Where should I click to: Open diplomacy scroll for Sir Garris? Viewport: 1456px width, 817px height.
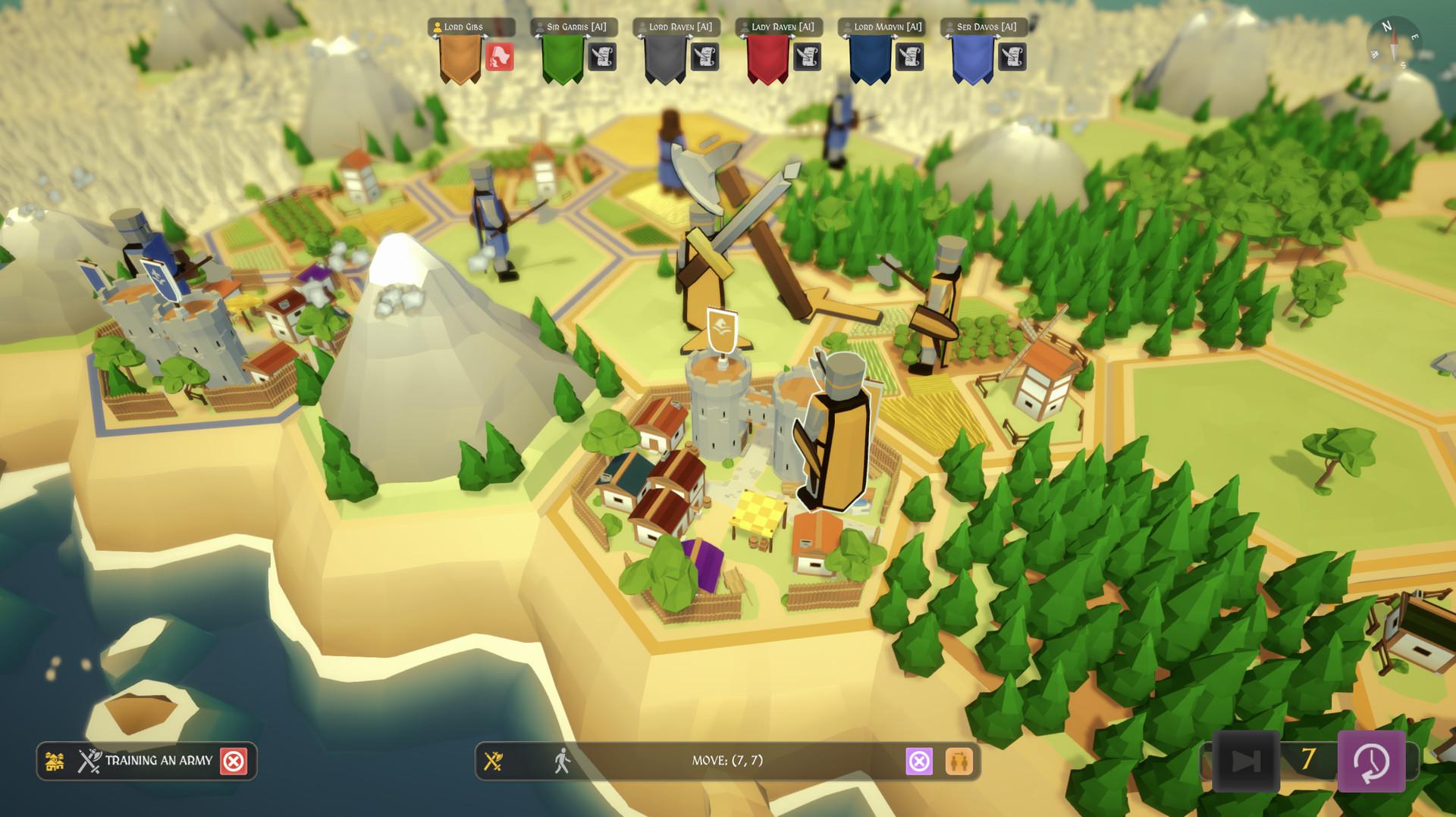pyautogui.click(x=602, y=57)
